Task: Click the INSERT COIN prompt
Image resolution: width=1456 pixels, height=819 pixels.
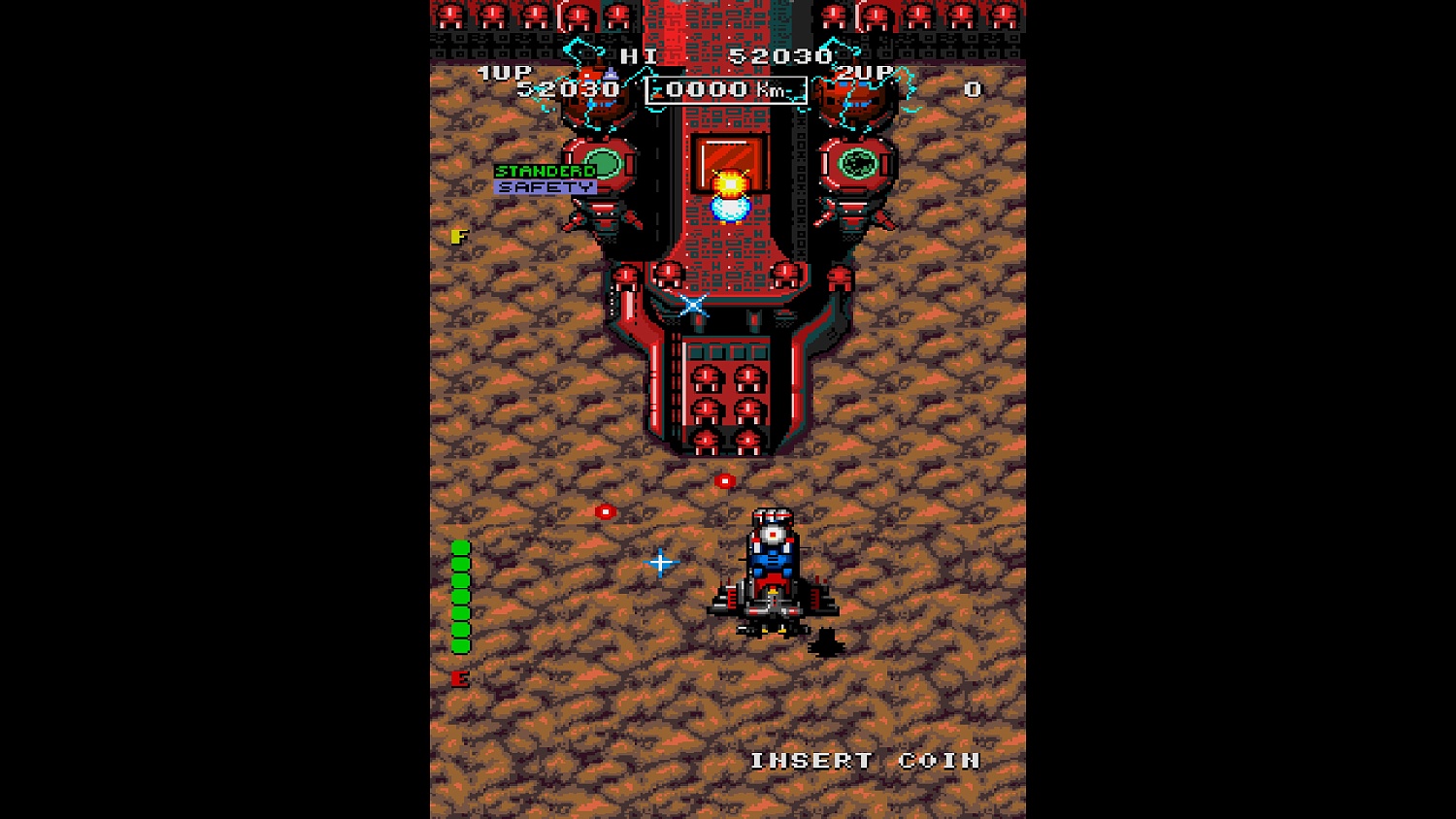Action: pos(867,761)
